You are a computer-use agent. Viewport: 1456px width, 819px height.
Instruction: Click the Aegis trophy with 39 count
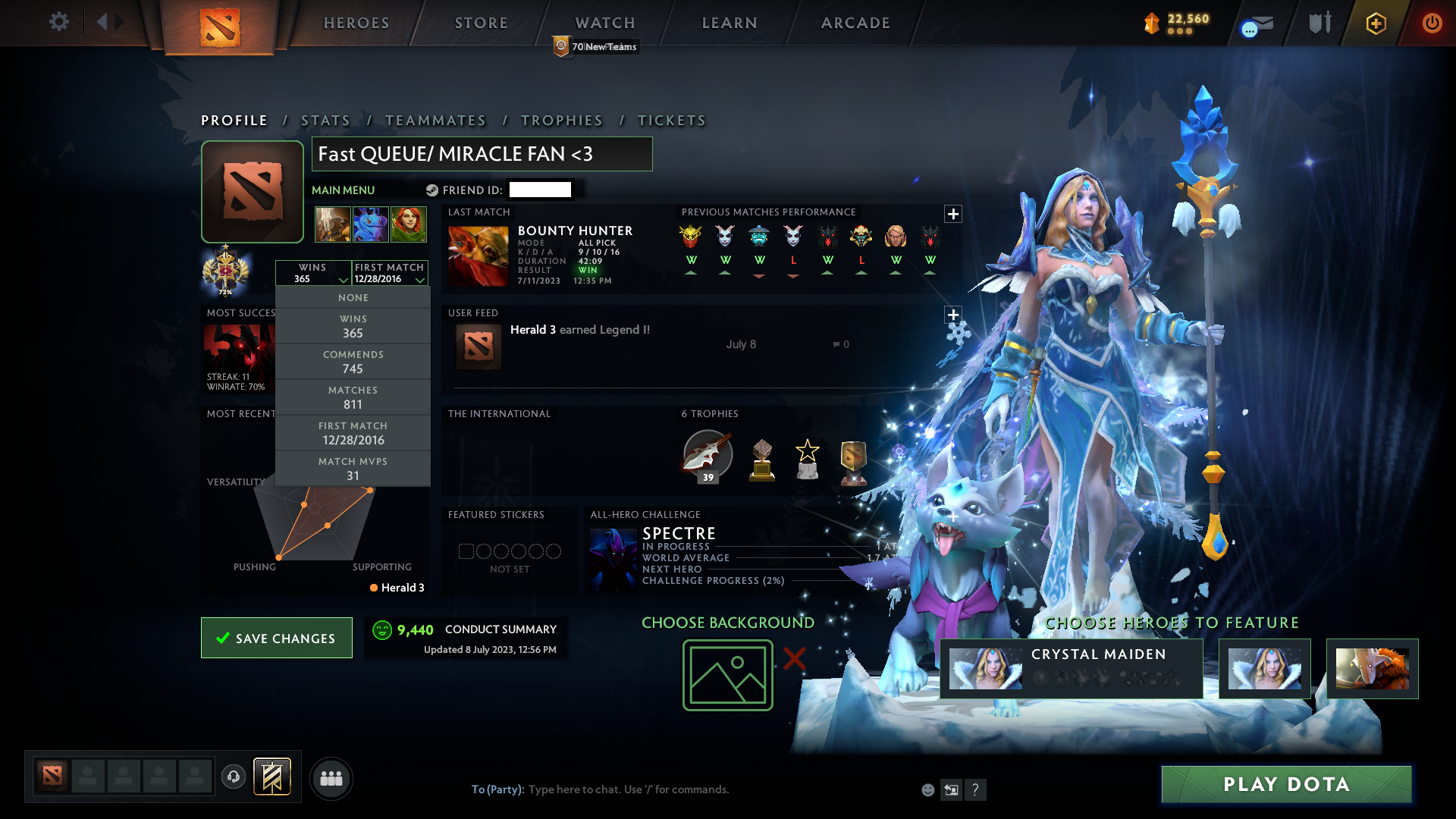click(708, 456)
